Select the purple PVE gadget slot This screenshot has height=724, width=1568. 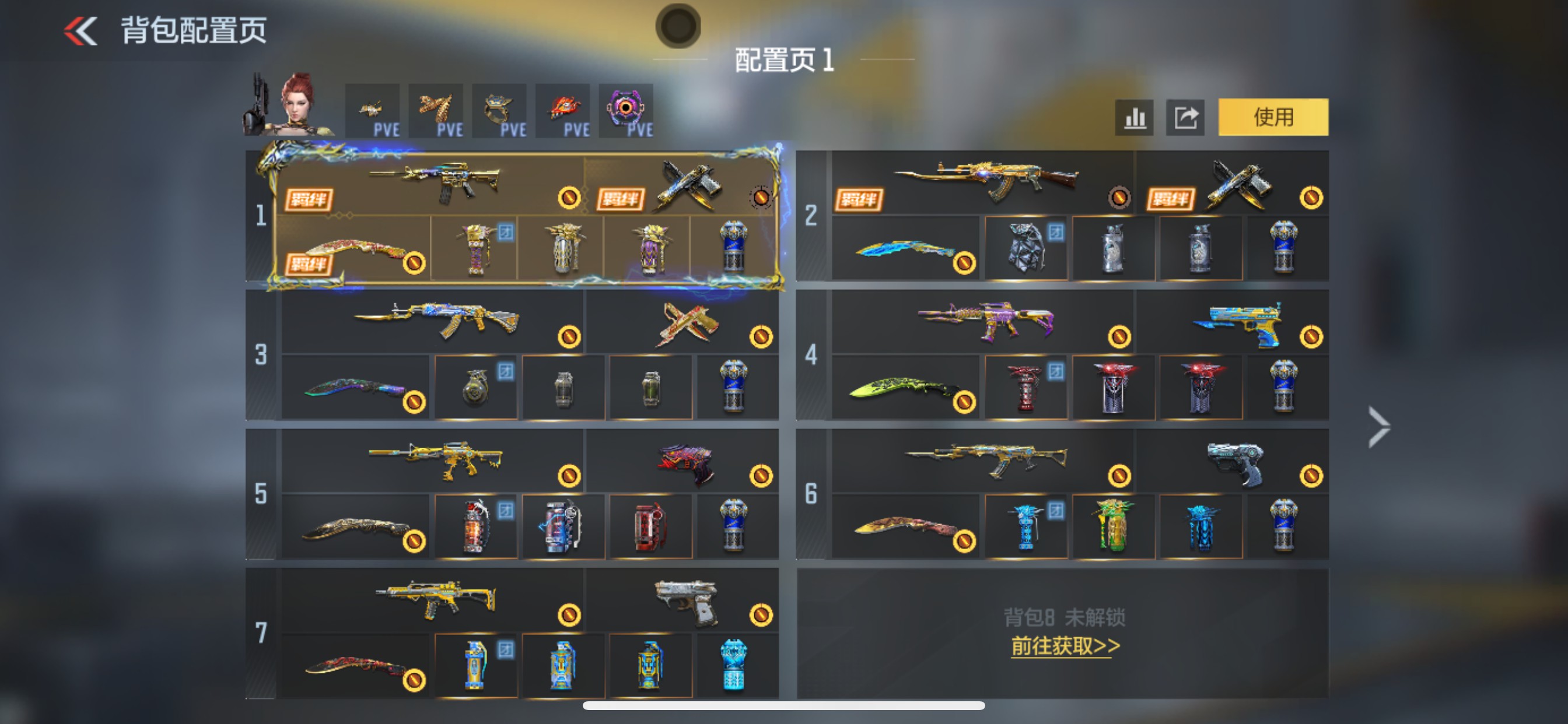tap(627, 111)
